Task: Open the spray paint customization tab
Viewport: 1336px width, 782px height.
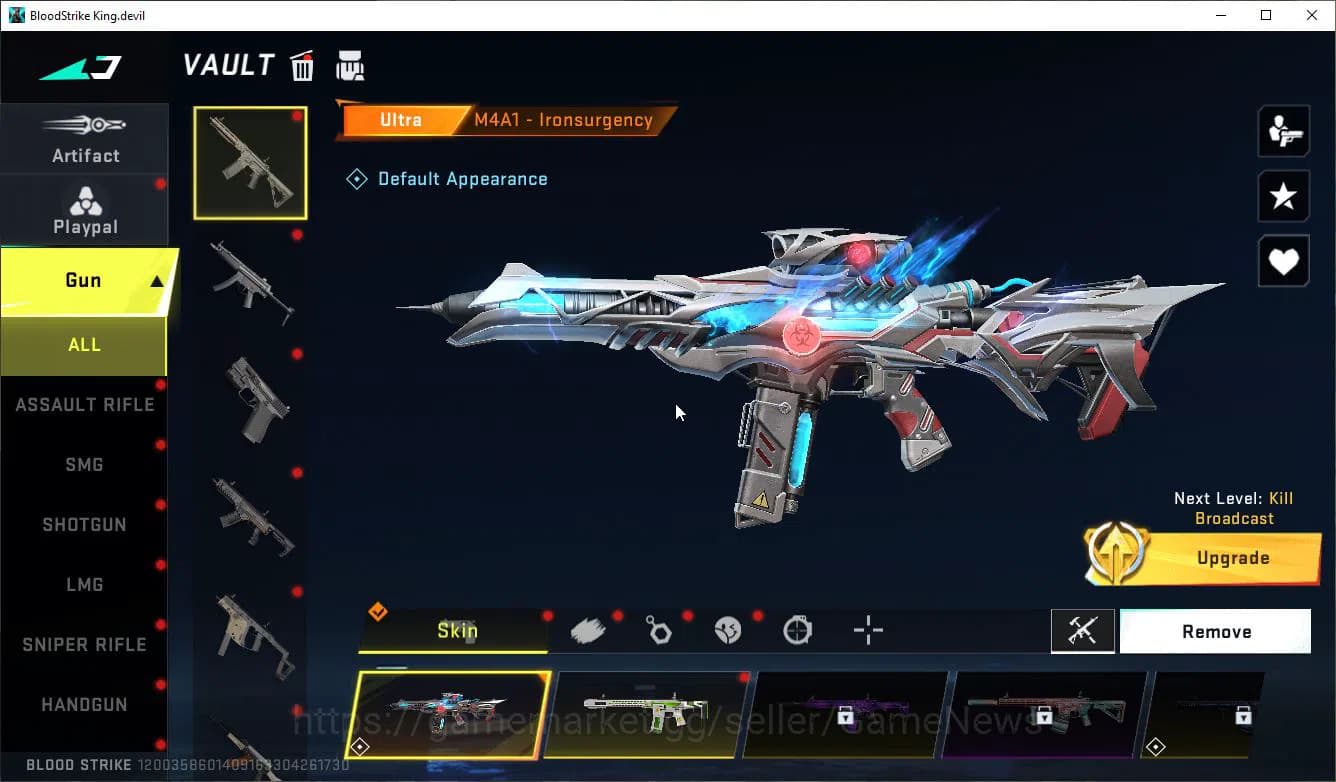Action: tap(588, 629)
